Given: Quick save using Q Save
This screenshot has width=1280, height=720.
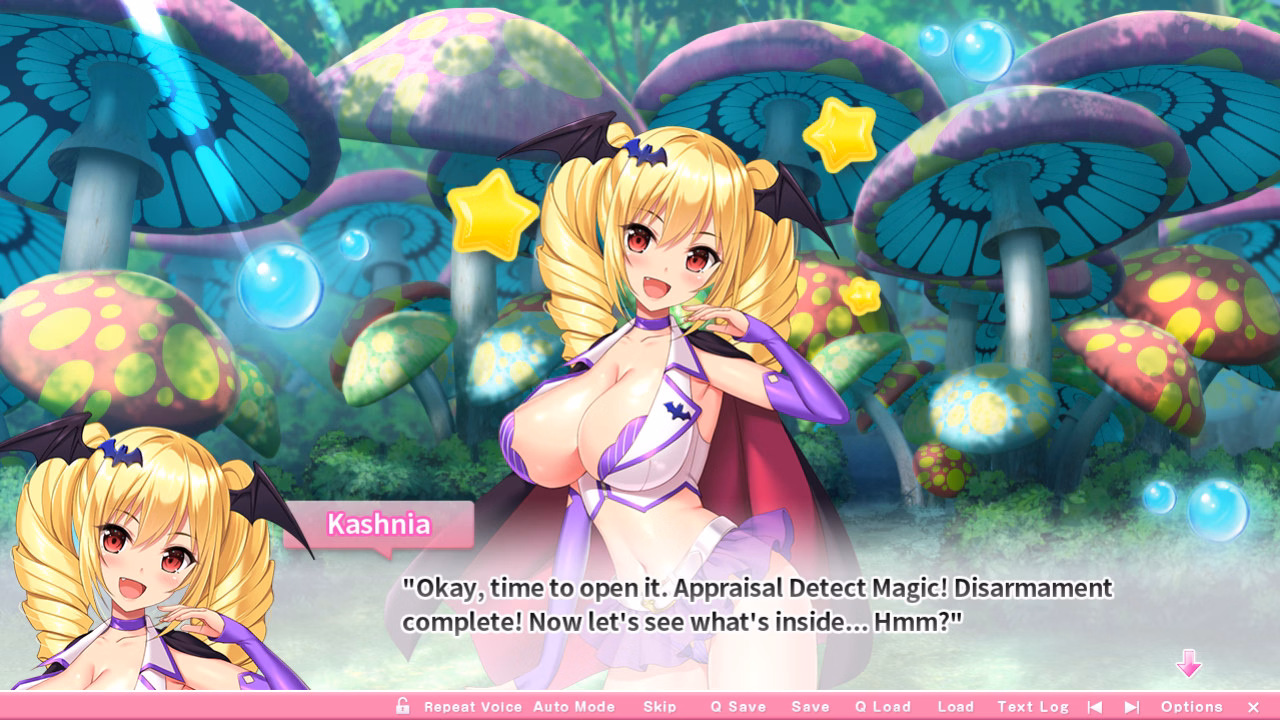Looking at the screenshot, I should coord(738,706).
